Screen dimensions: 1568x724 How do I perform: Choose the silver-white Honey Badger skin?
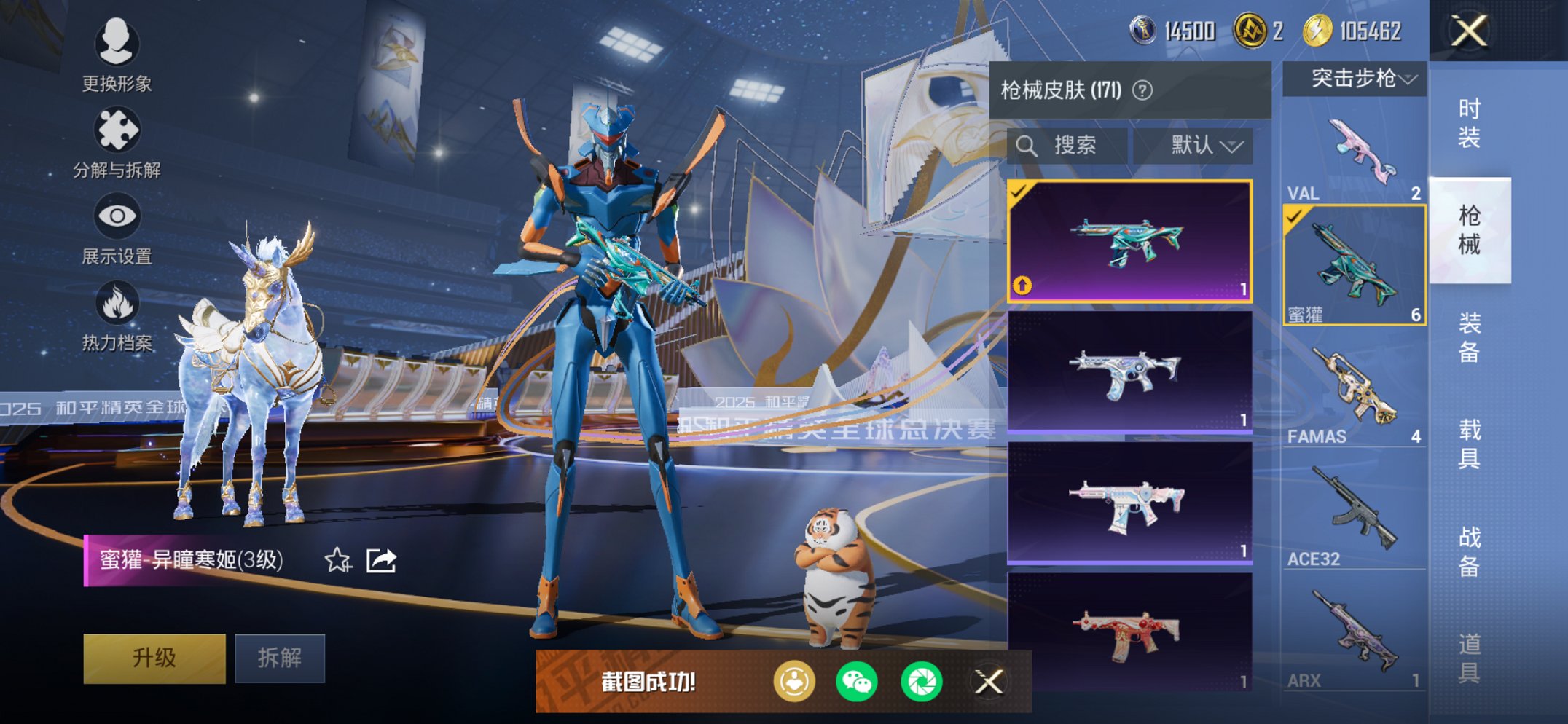[x=1129, y=371]
